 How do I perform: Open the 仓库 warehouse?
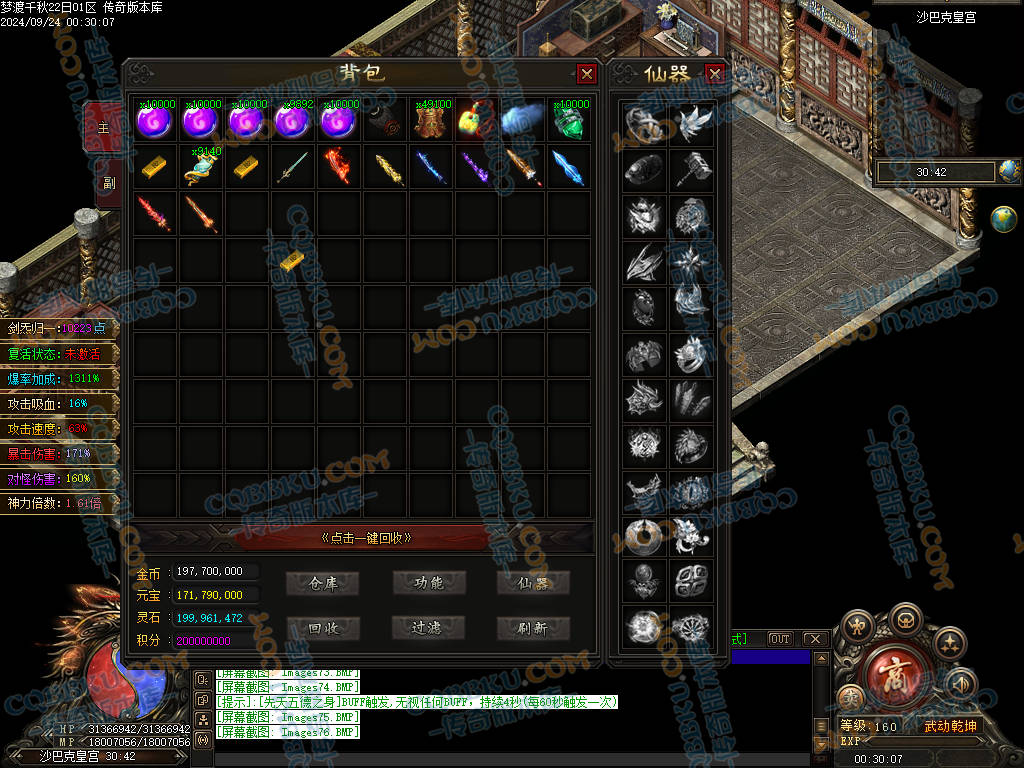point(322,583)
